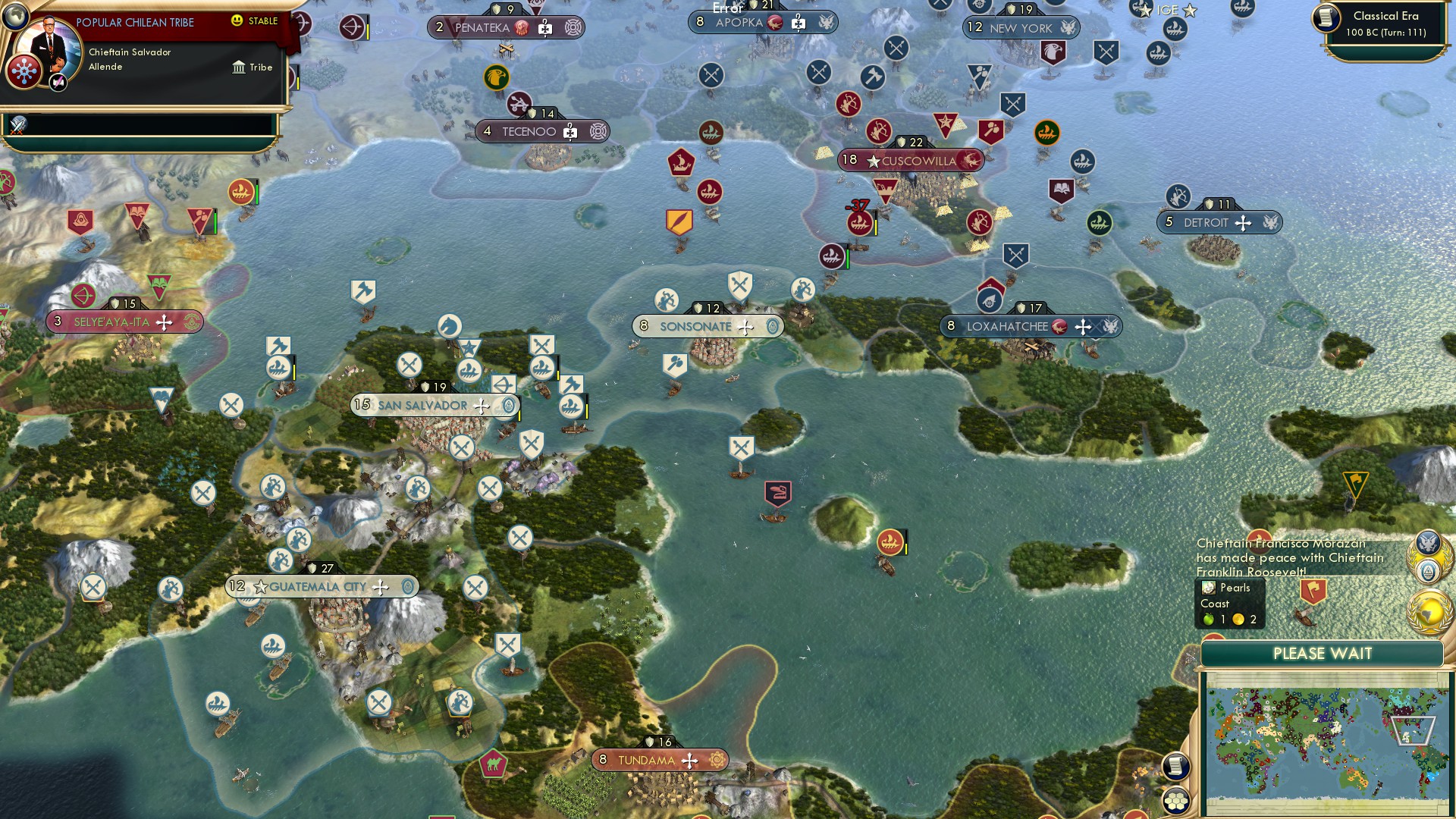Click the globe icon above the leader portrait
The width and height of the screenshot is (1456, 819).
point(16,17)
